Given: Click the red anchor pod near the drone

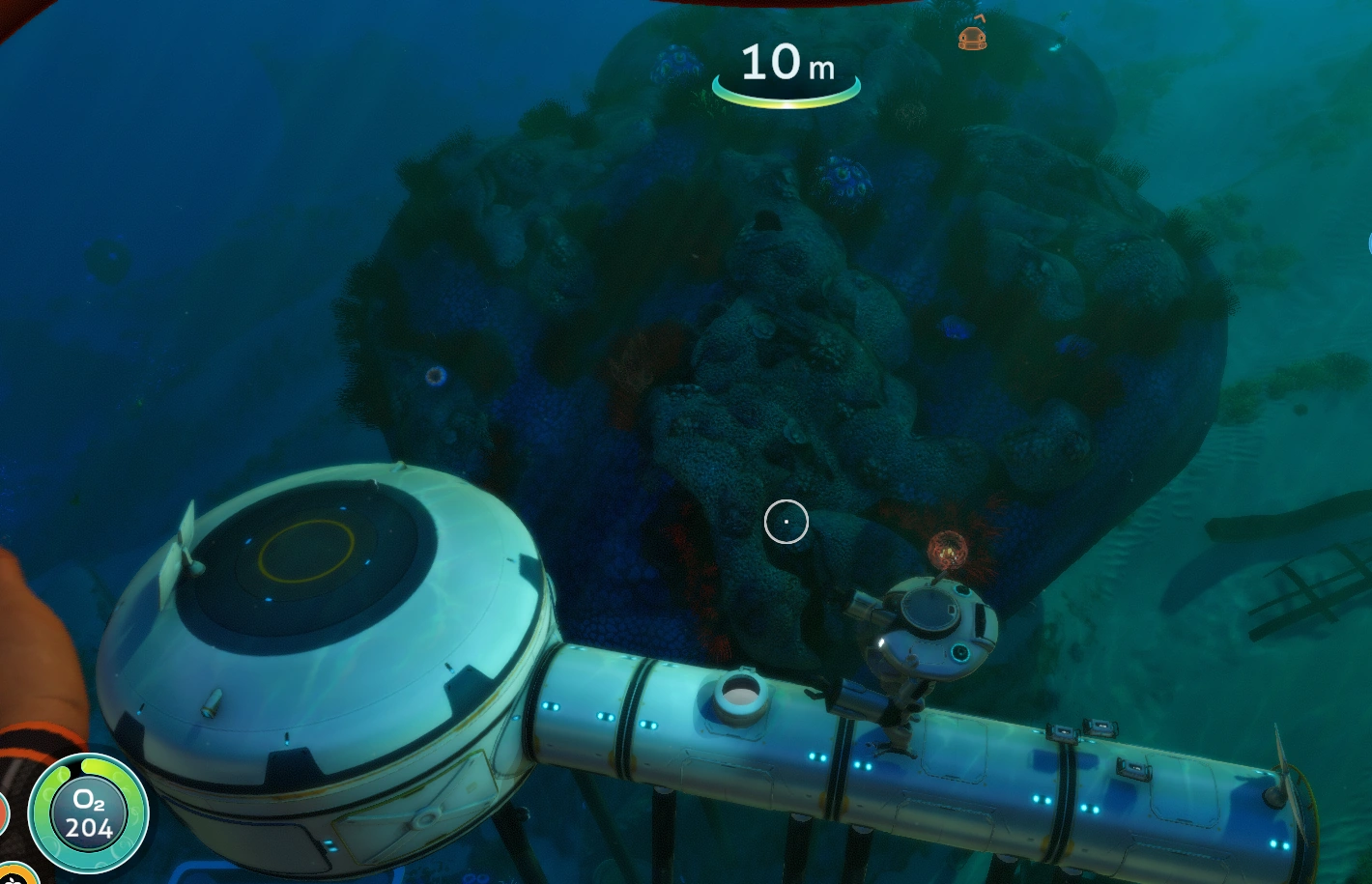Looking at the screenshot, I should [949, 551].
